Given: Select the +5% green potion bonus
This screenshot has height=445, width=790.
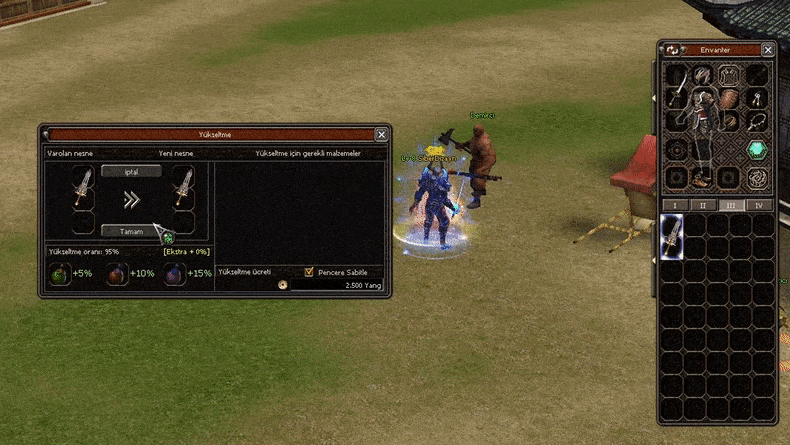Looking at the screenshot, I should coord(61,273).
